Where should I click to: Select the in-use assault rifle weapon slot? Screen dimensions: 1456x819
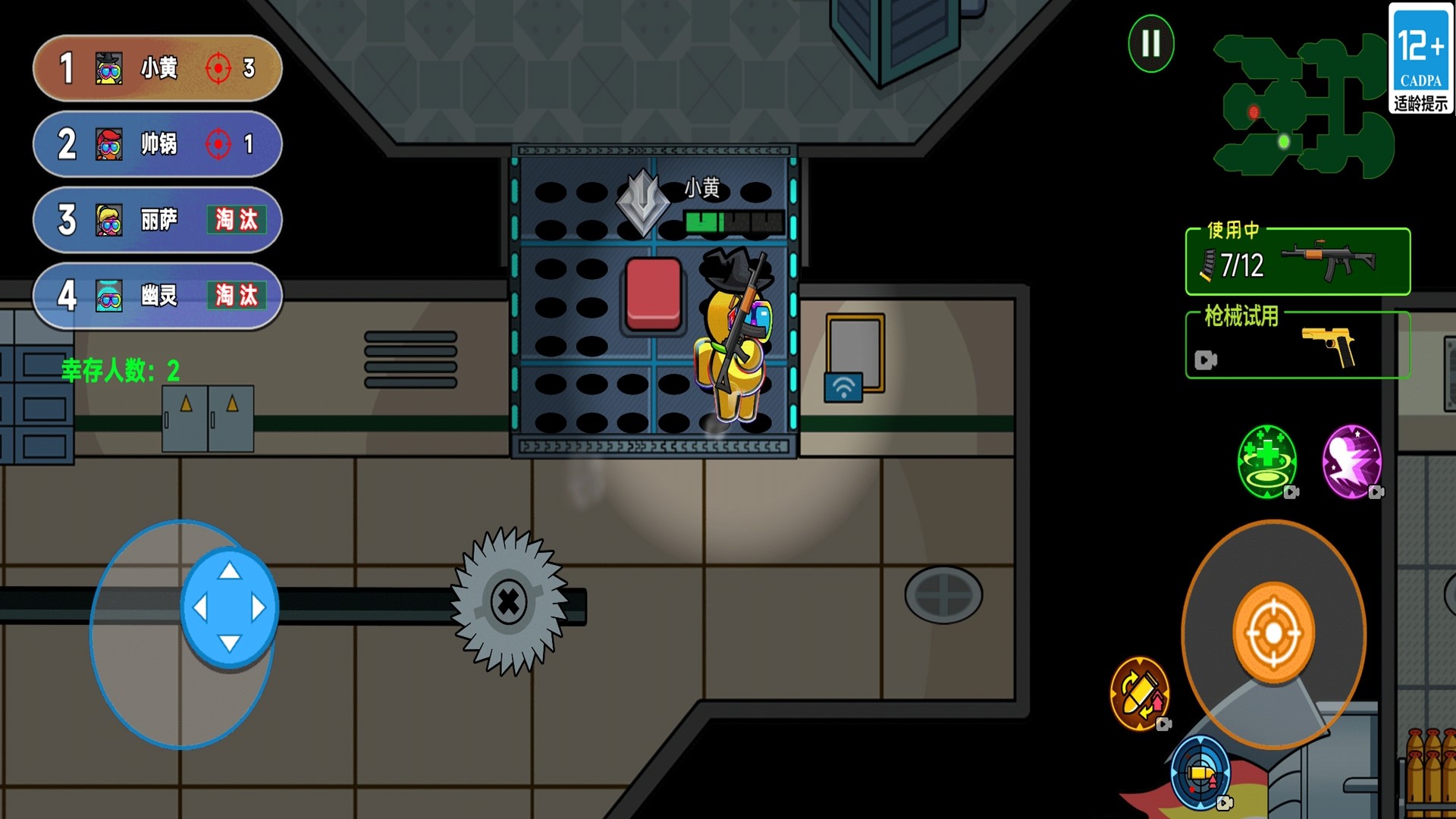coord(1298,262)
